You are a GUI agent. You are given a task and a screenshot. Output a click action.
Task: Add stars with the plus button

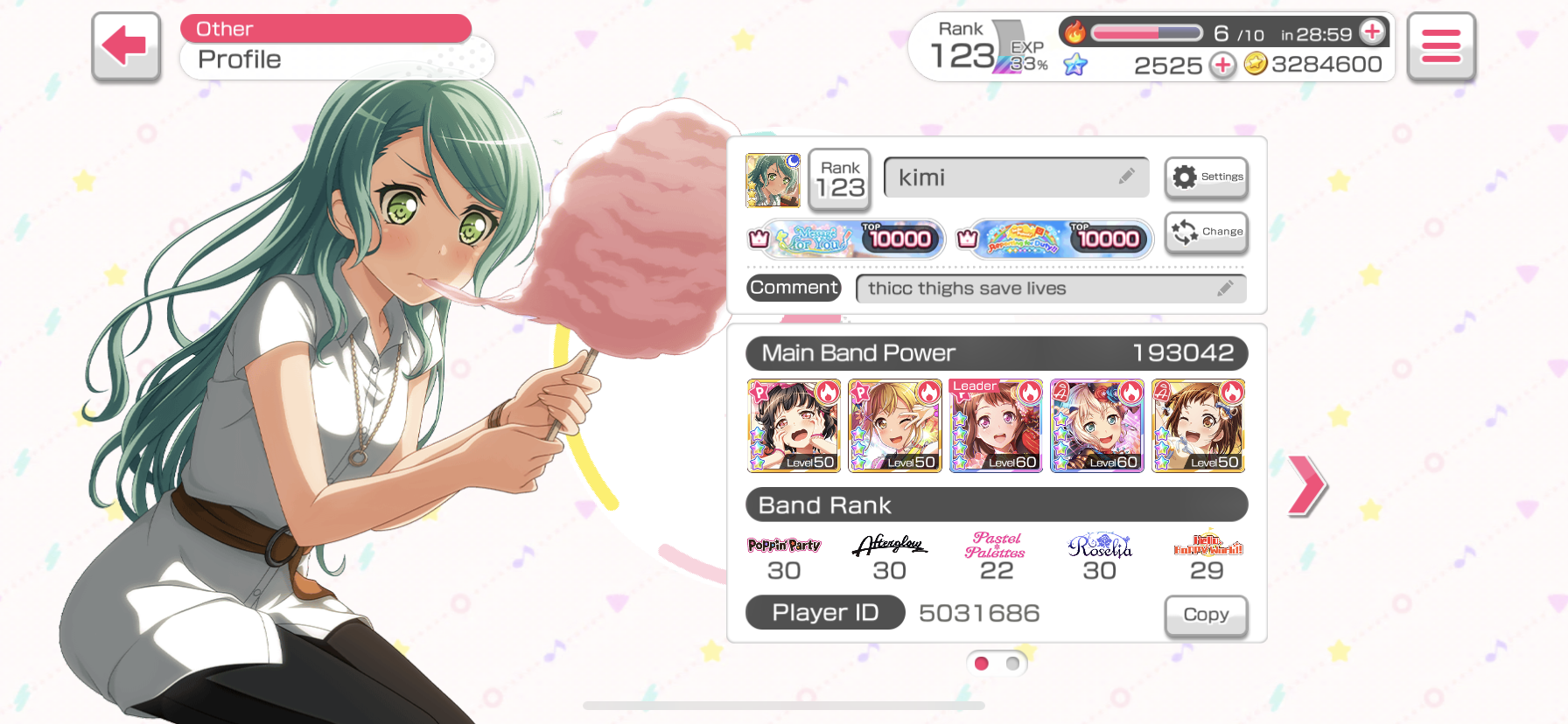(x=1222, y=65)
